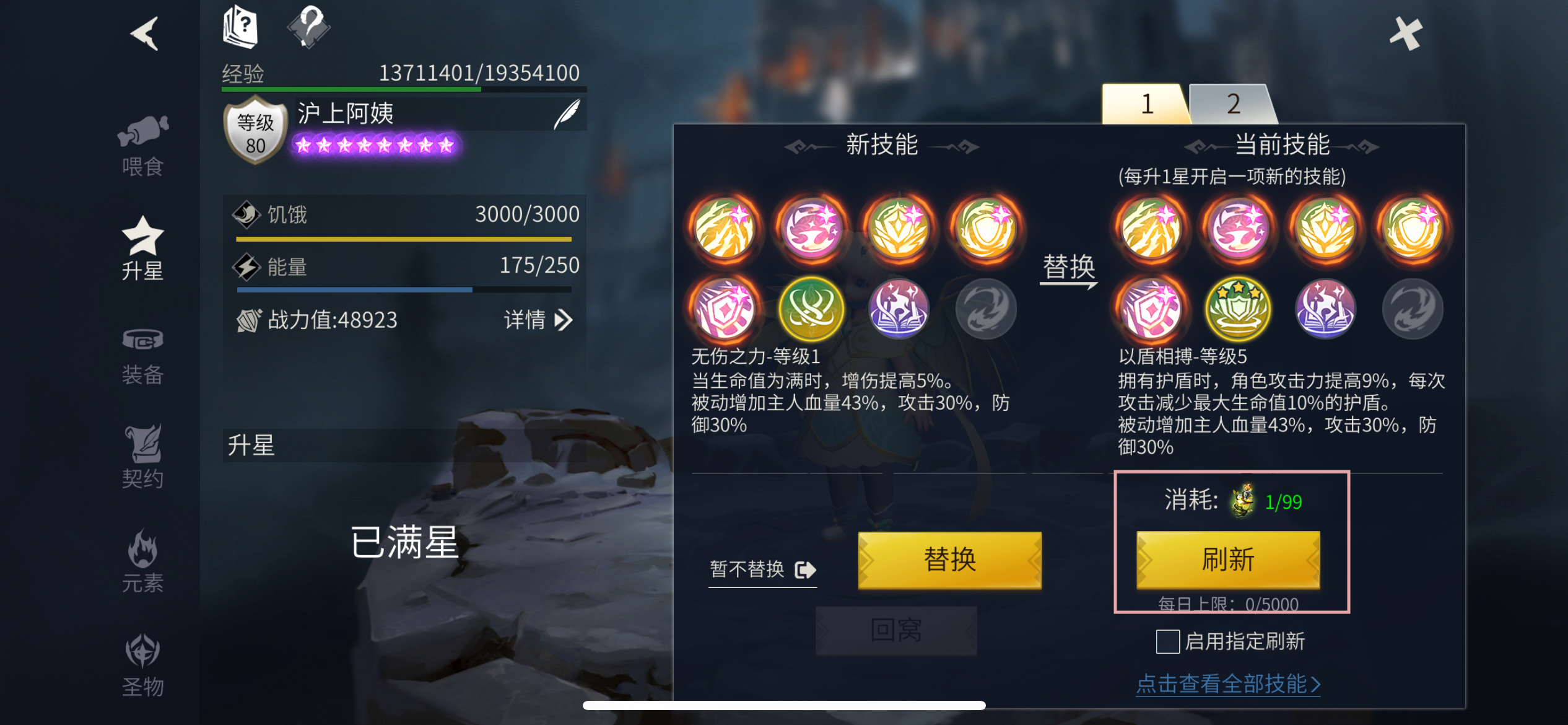The width and height of the screenshot is (1568, 725).
Task: Open the skill book icon near 经验
Action: pos(240,25)
